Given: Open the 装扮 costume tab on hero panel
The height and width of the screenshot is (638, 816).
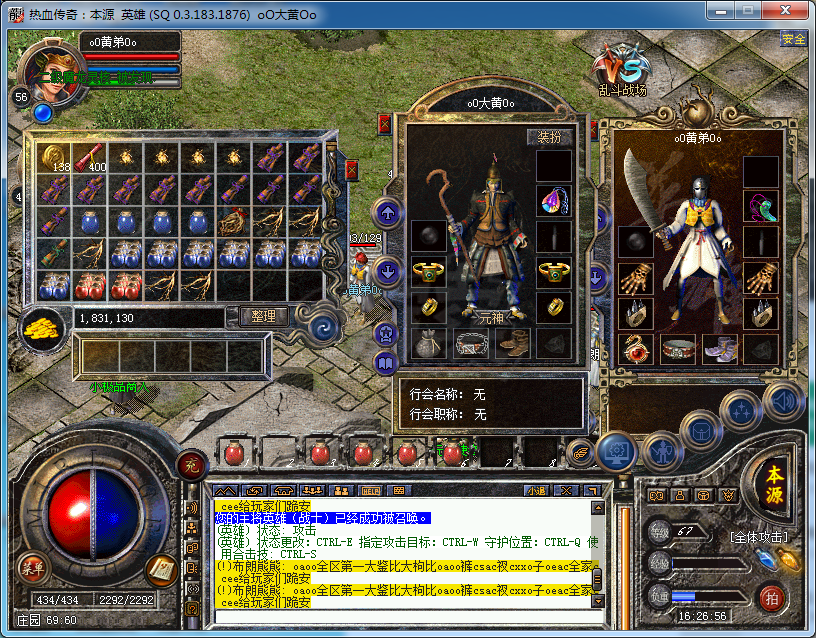Looking at the screenshot, I should 550,137.
